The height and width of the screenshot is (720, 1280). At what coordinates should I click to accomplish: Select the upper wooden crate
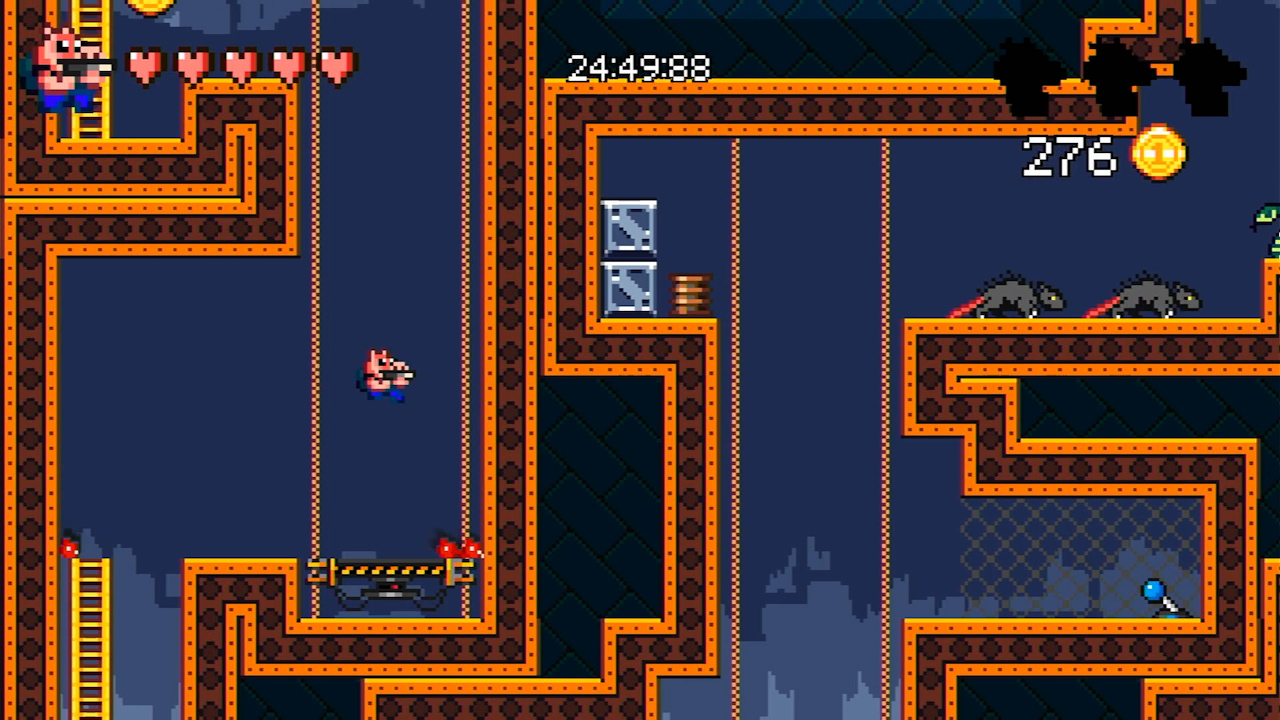click(630, 228)
